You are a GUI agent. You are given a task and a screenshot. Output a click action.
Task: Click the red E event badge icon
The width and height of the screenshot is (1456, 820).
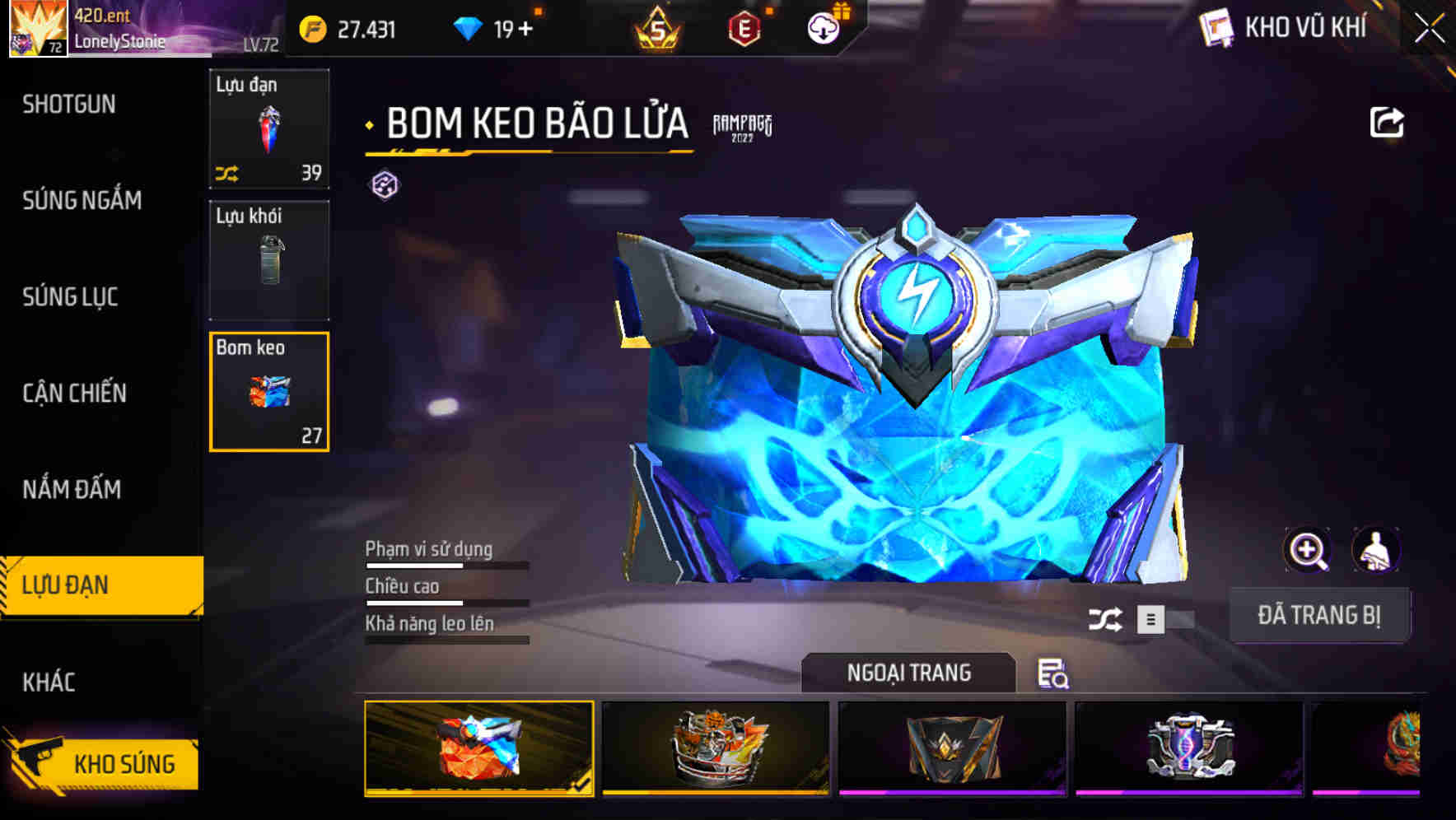click(x=745, y=27)
